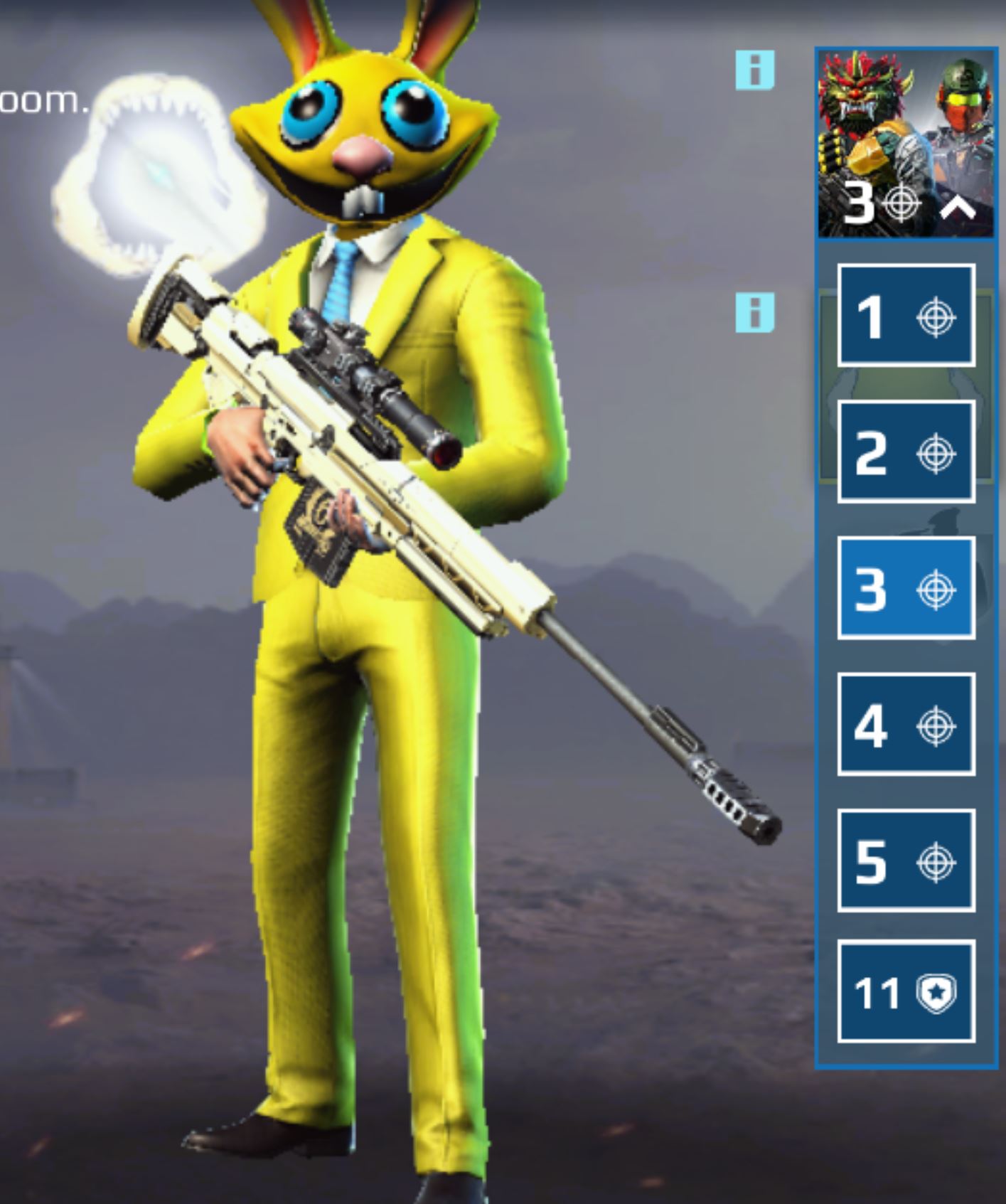Collapse the panel using the chevron arrow

(x=958, y=206)
